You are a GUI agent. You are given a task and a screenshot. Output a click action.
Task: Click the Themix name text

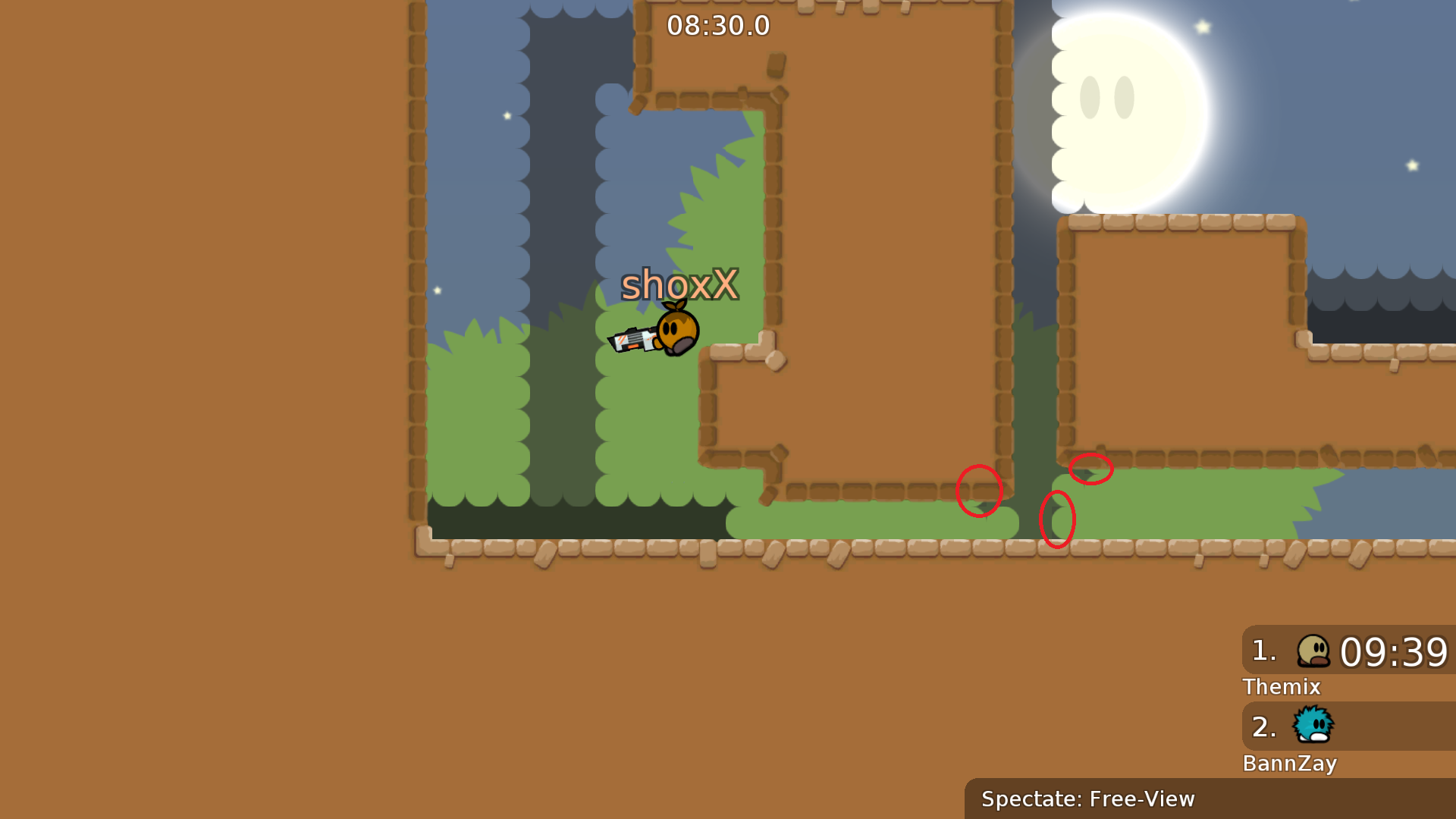click(x=1282, y=687)
